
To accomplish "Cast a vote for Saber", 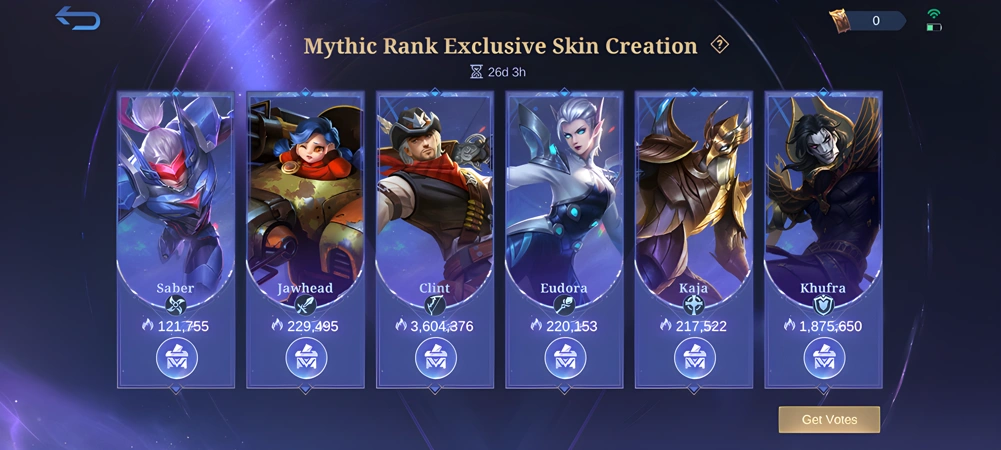I will click(x=176, y=358).
